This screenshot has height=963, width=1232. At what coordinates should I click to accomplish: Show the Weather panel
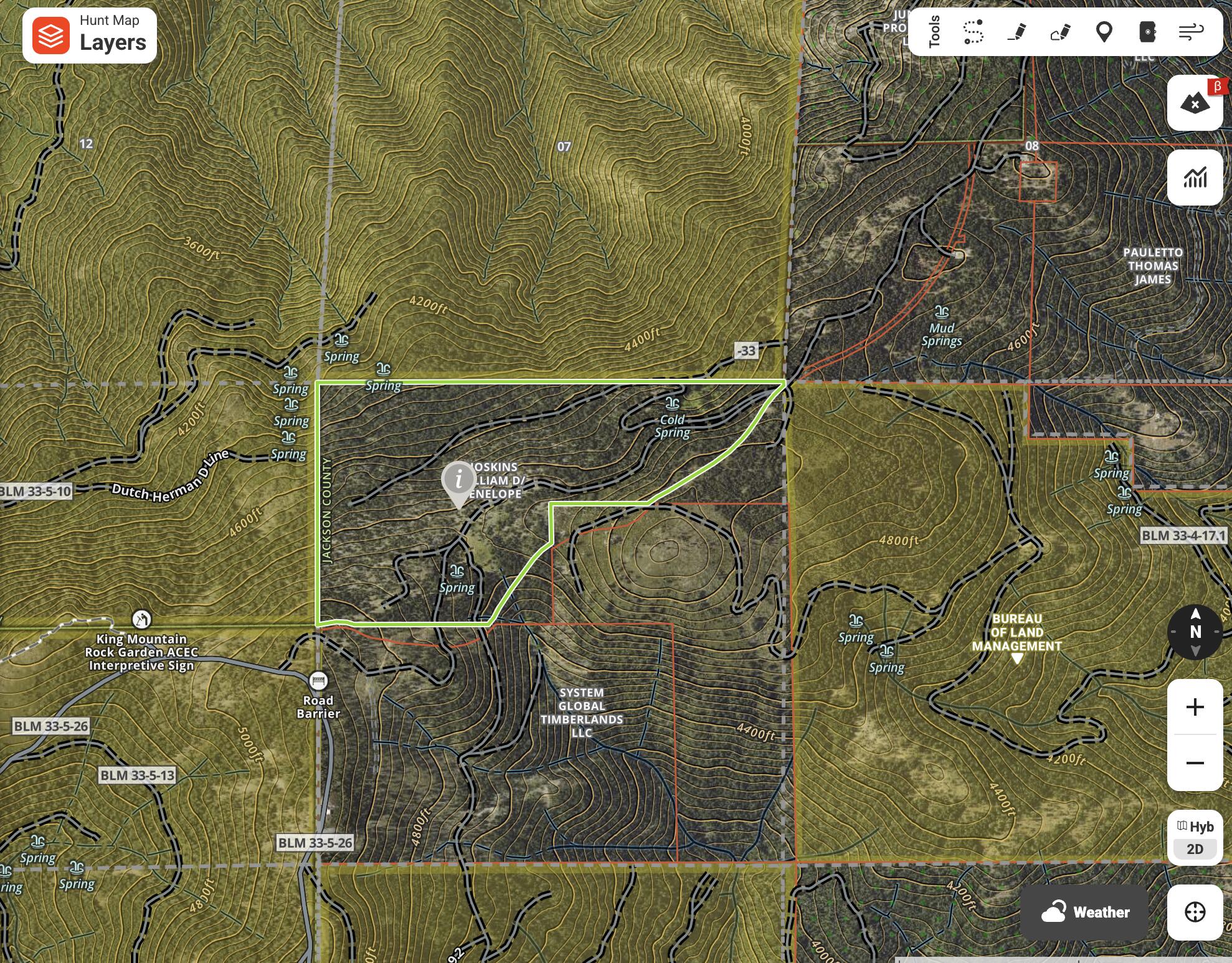[1084, 912]
